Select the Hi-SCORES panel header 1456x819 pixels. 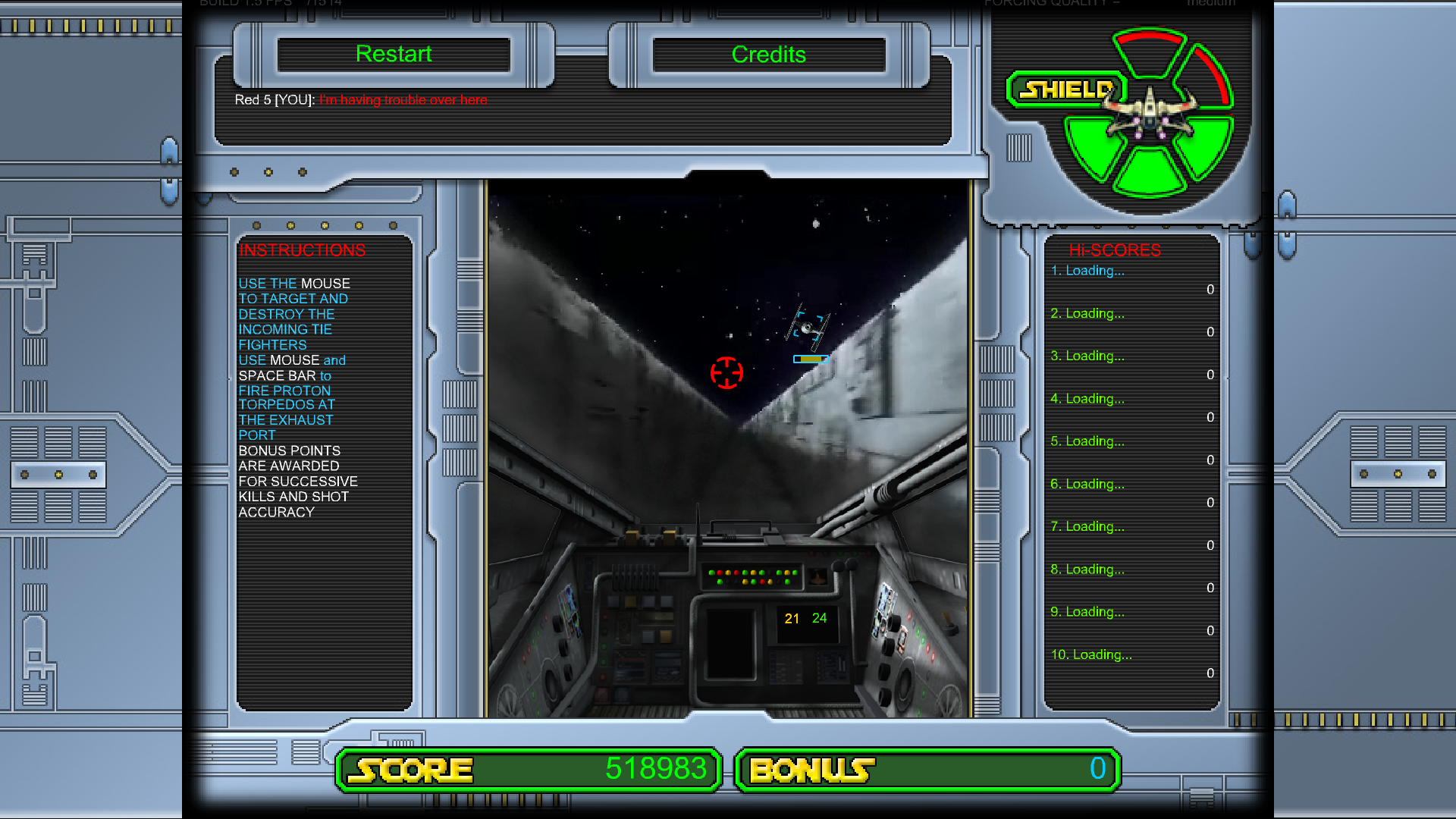pos(1115,249)
